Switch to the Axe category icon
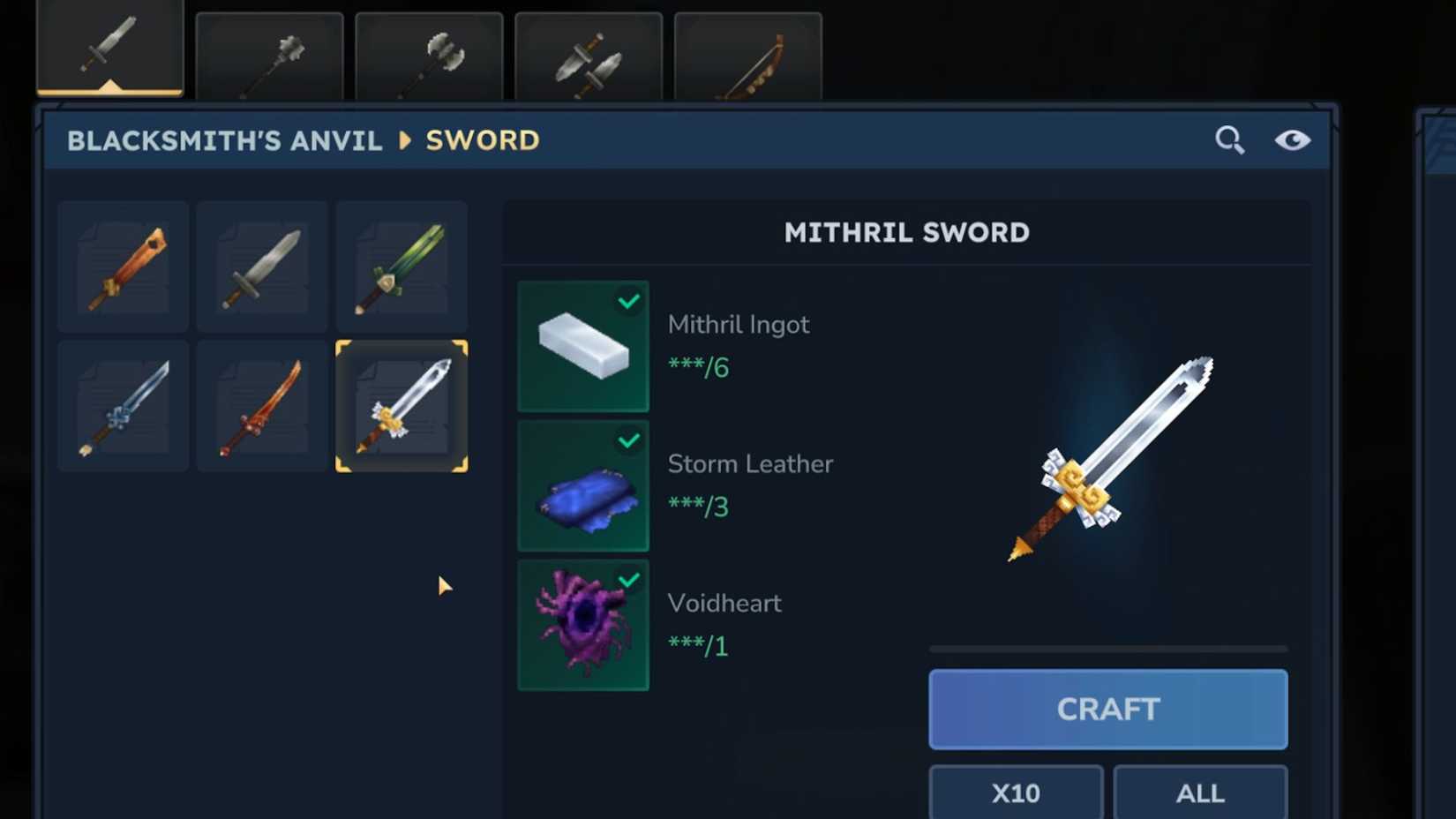1456x819 pixels. tap(429, 53)
